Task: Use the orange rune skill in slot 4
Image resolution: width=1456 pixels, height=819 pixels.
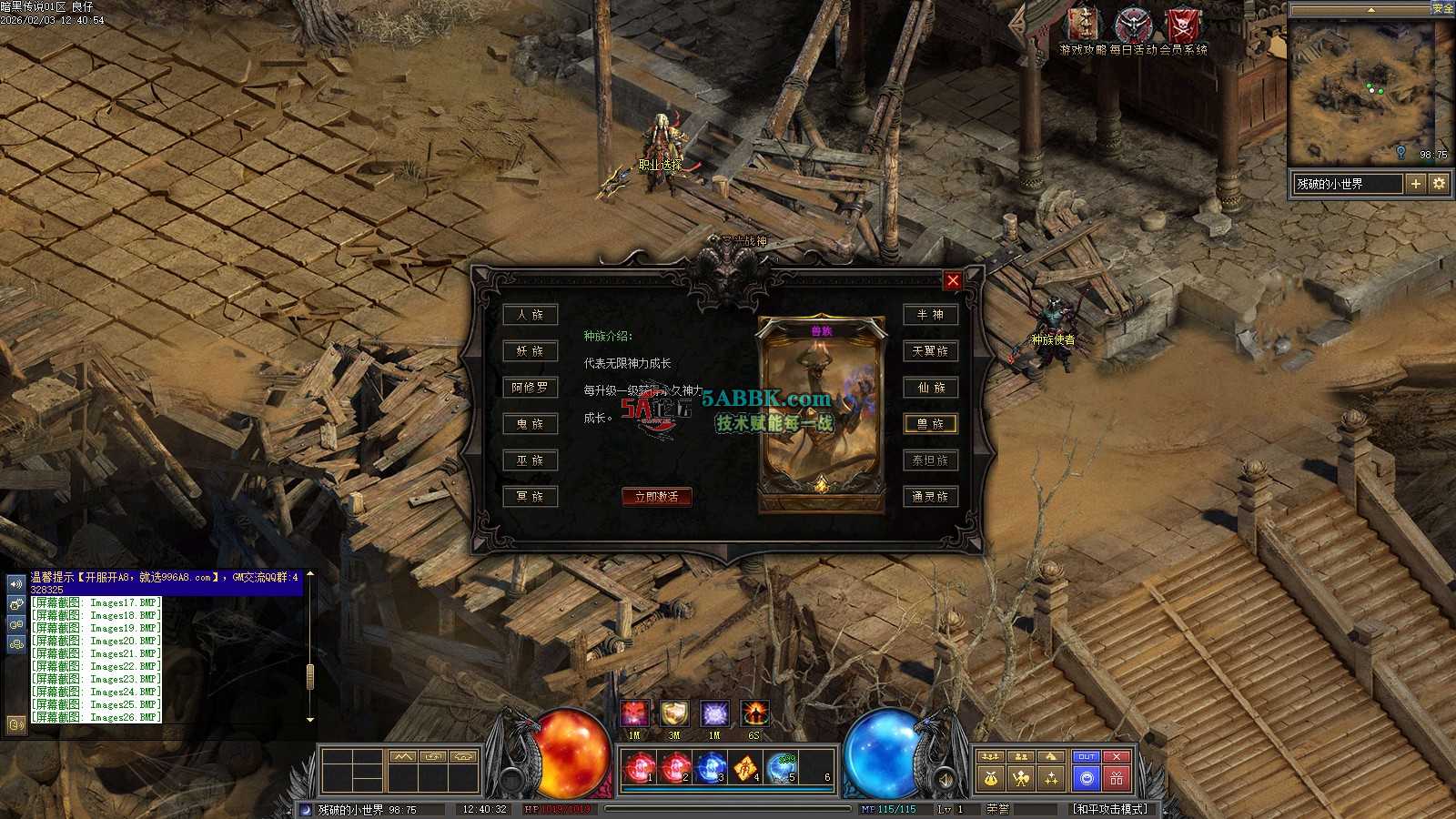Action: pyautogui.click(x=746, y=769)
